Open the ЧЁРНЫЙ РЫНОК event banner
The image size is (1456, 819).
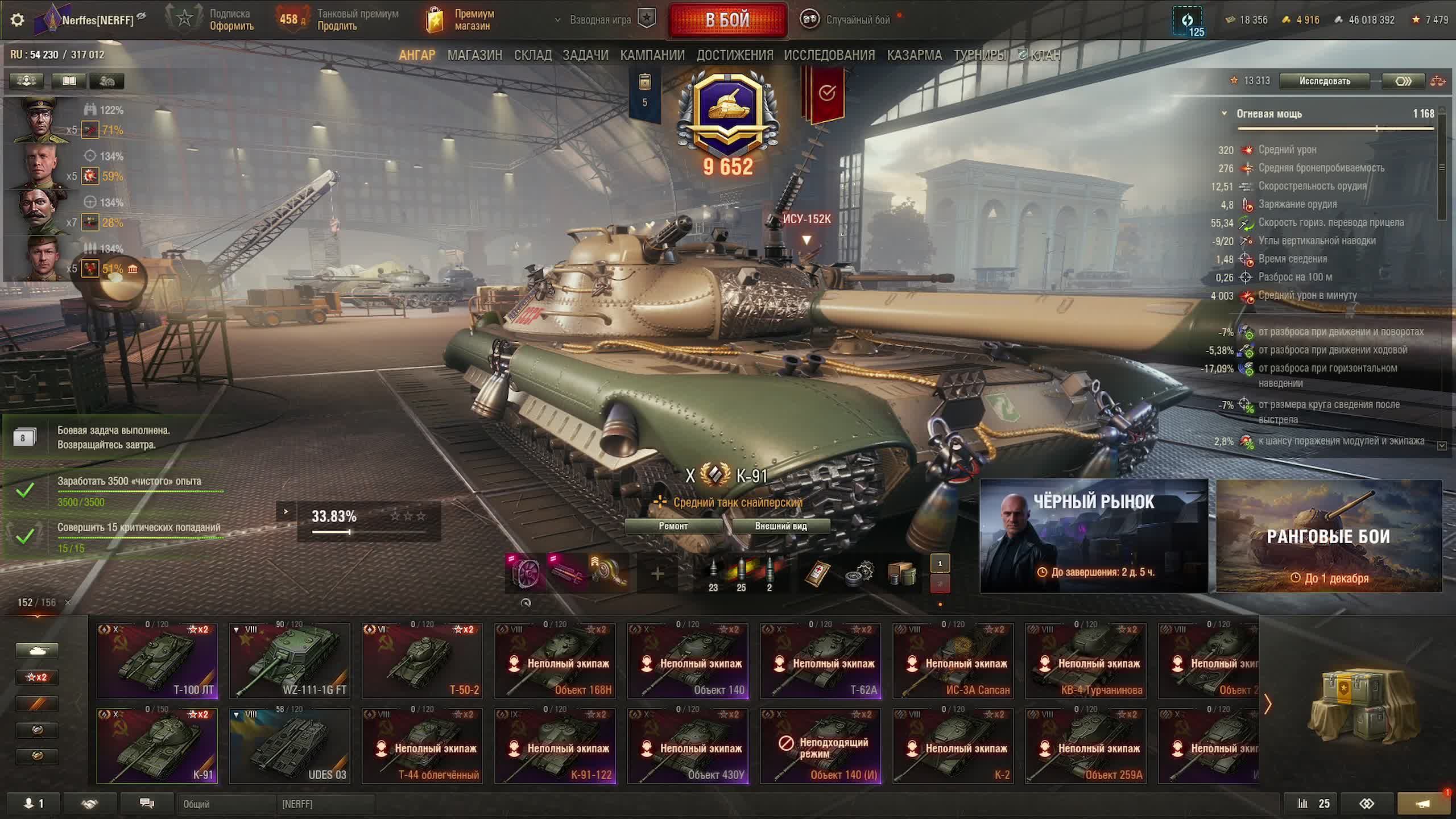coord(1093,536)
